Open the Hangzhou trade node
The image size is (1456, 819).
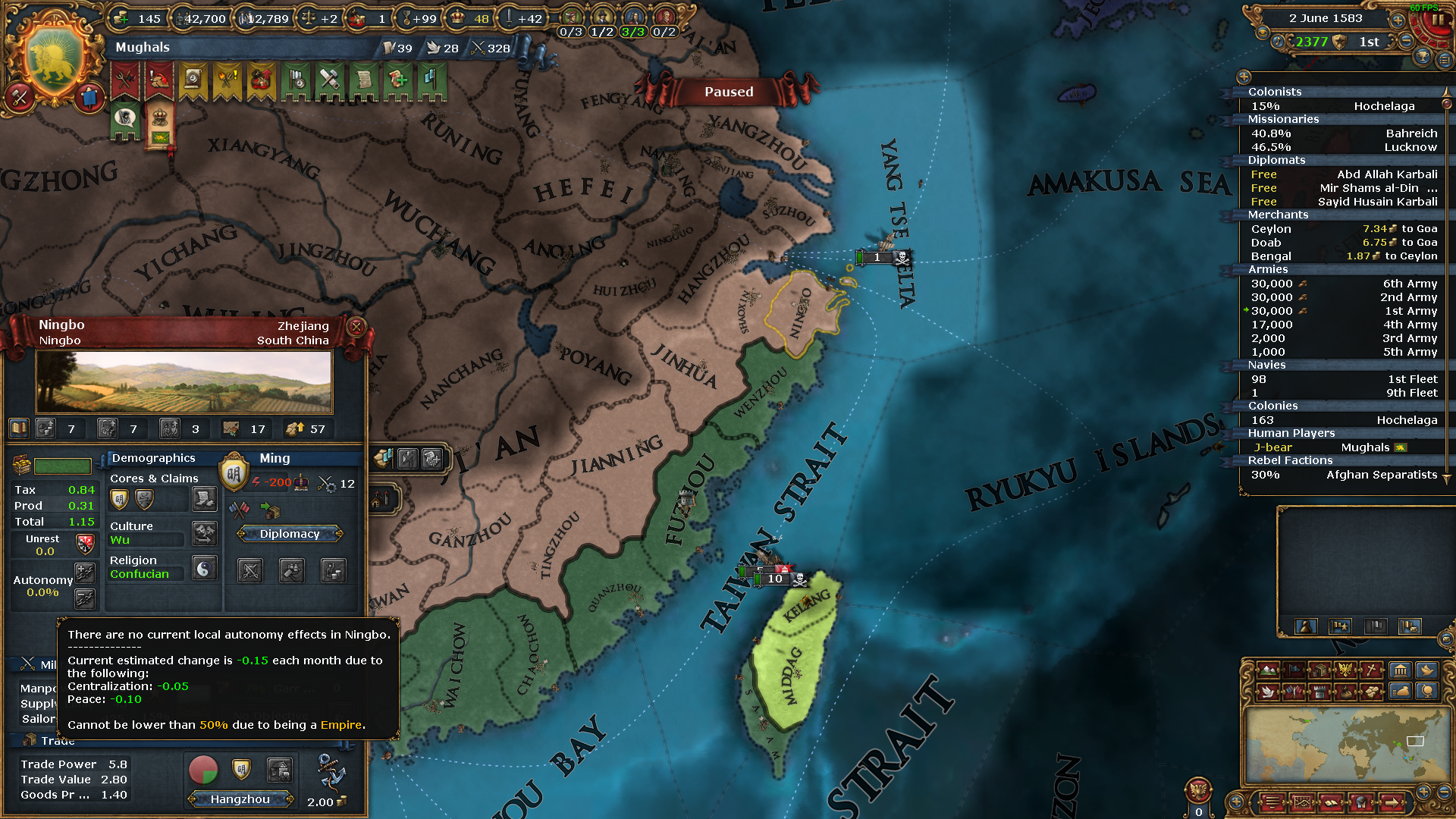241,799
